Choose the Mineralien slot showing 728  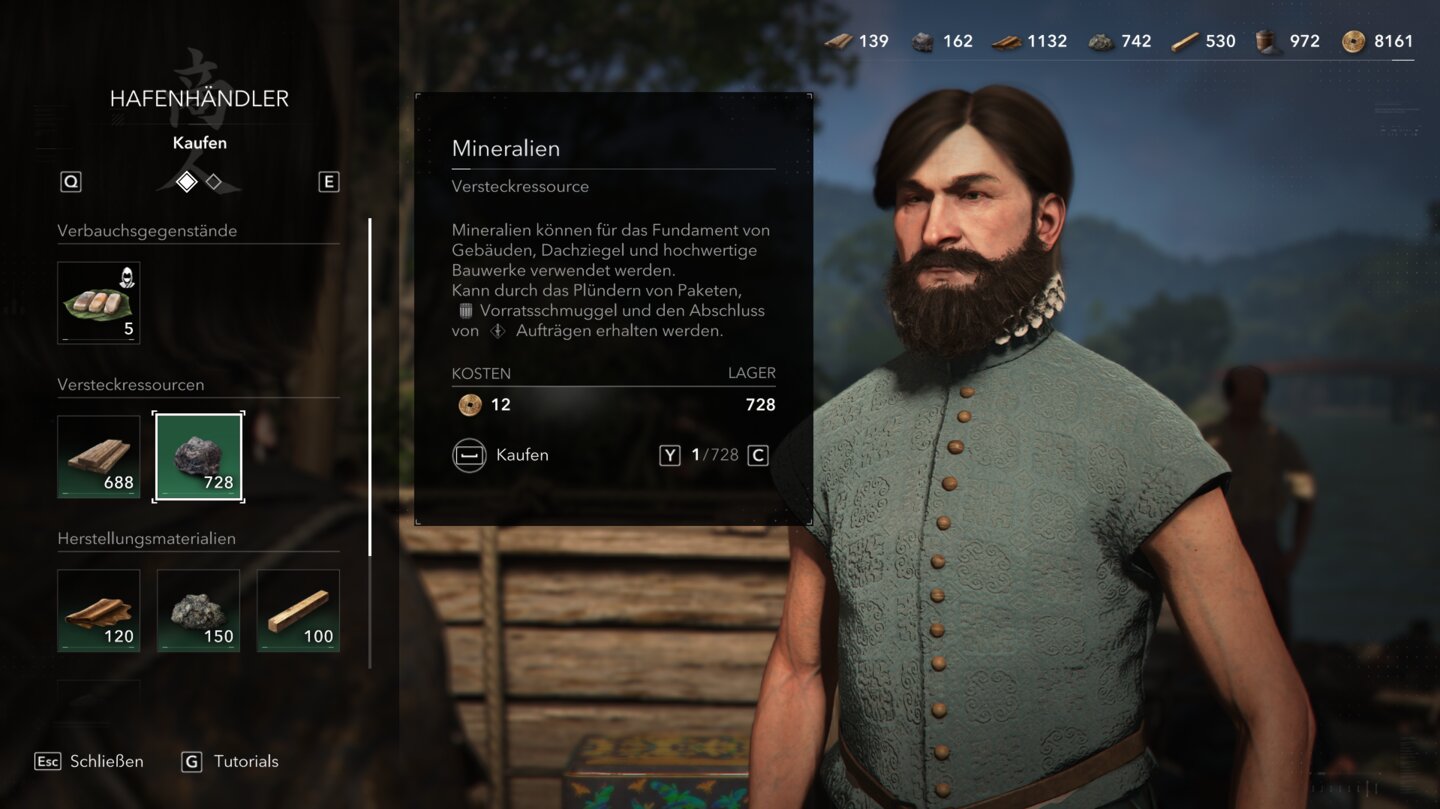point(198,456)
